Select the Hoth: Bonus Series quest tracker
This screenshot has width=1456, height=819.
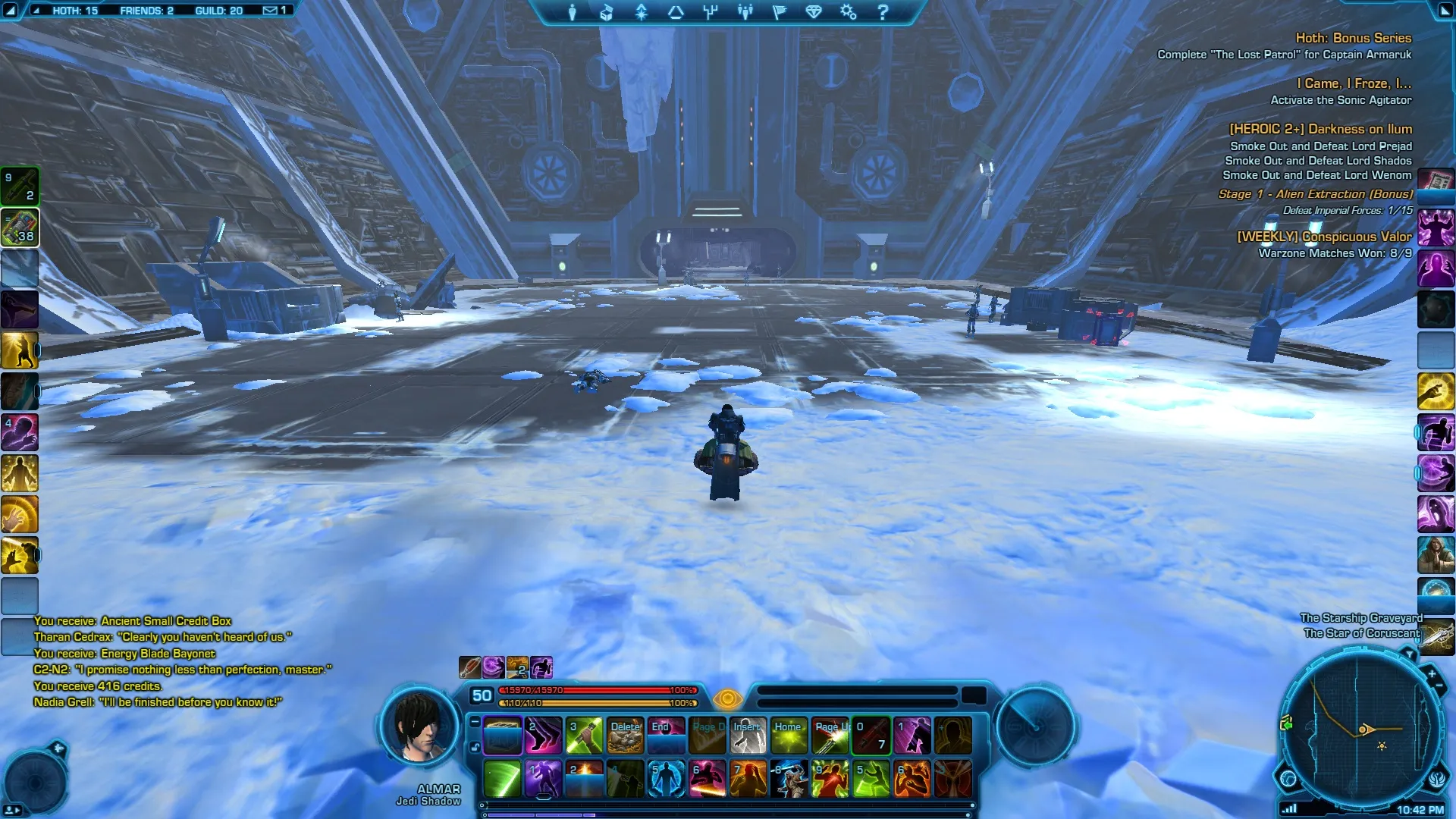[x=1353, y=38]
